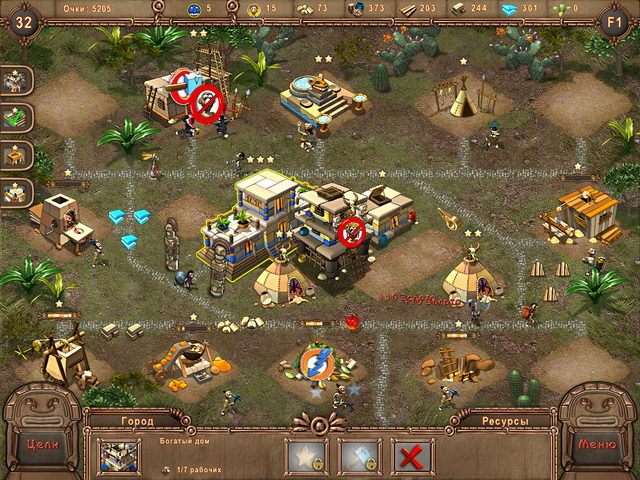Open the Меню (Menu) button
The image size is (640, 480).
click(x=598, y=444)
